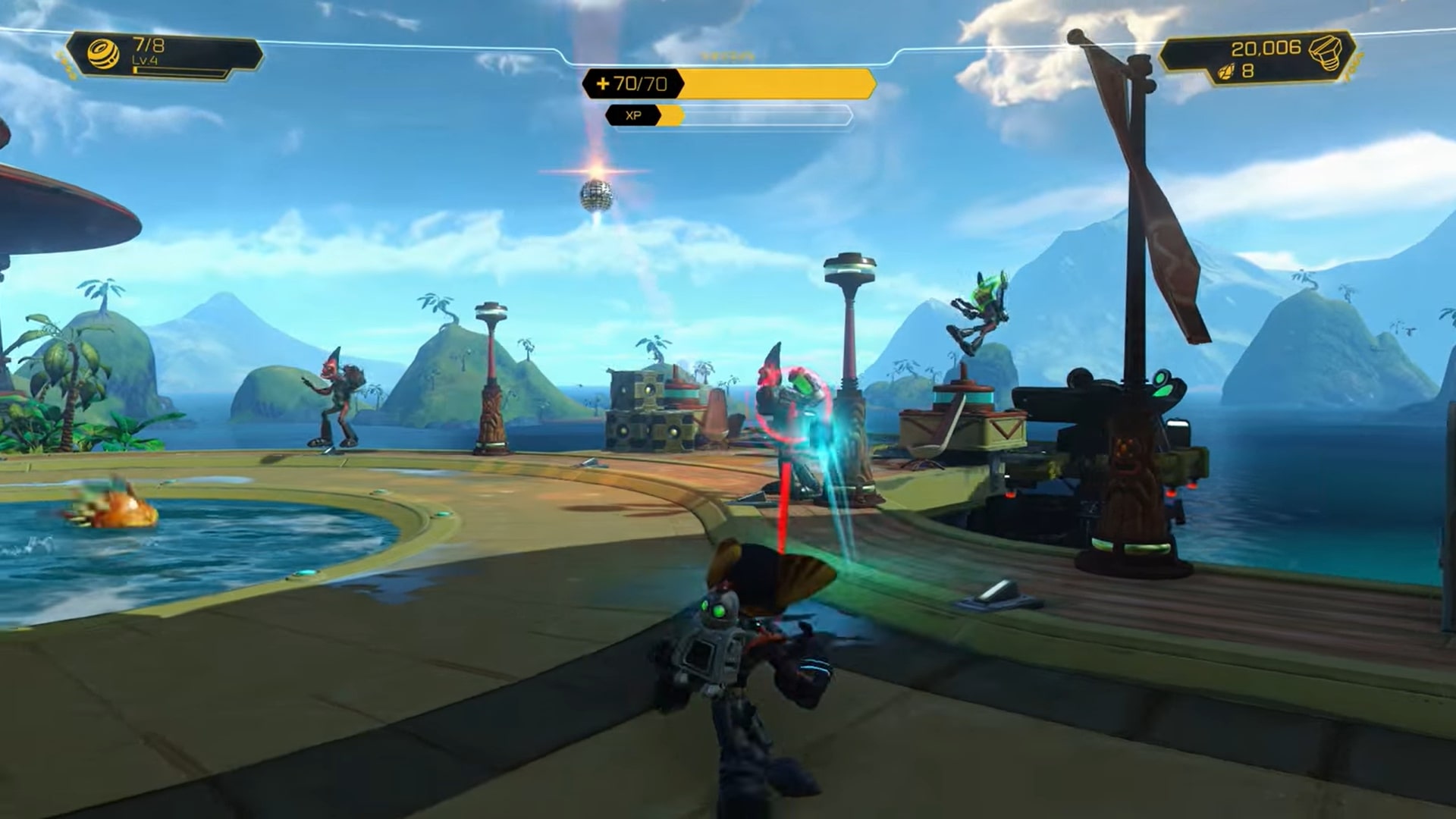This screenshot has height=819, width=1456.
Task: Select the XP label on the experience bar
Action: 633,116
